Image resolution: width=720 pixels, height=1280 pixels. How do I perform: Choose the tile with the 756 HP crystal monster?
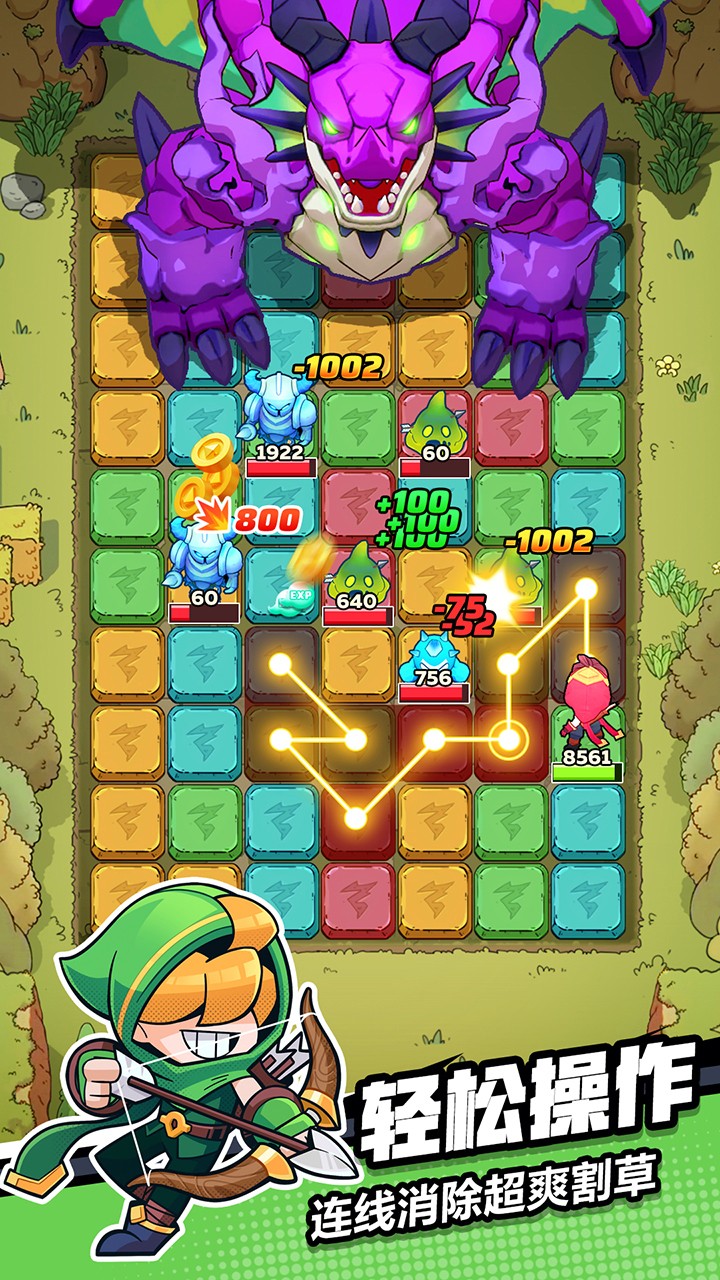click(x=434, y=662)
